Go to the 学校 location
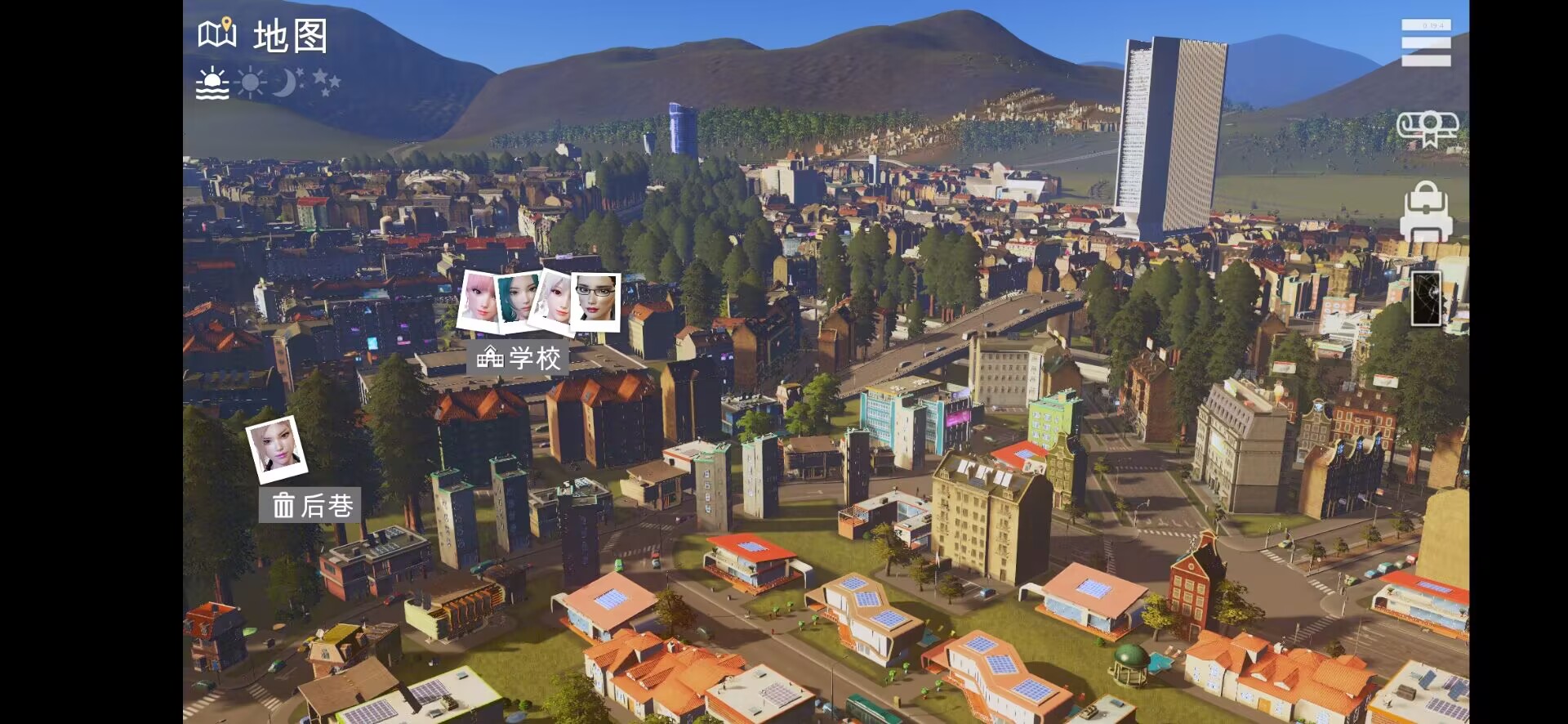 point(519,358)
